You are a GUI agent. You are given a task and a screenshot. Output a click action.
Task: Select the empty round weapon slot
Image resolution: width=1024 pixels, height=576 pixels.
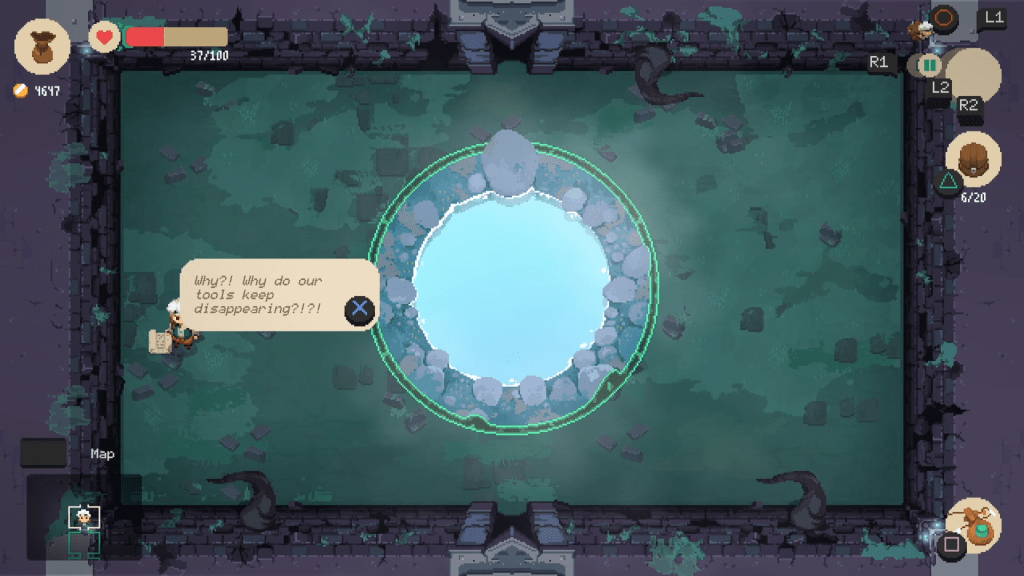pyautogui.click(x=973, y=76)
